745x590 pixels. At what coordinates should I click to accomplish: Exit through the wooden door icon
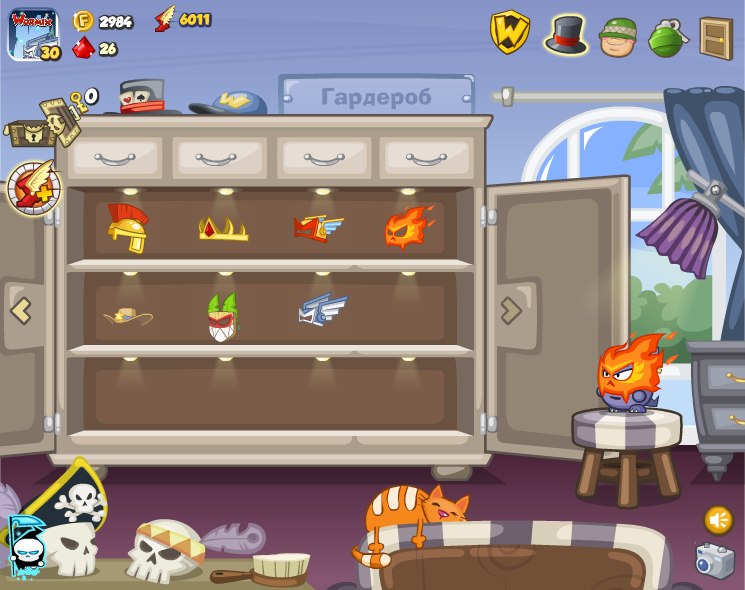[715, 37]
